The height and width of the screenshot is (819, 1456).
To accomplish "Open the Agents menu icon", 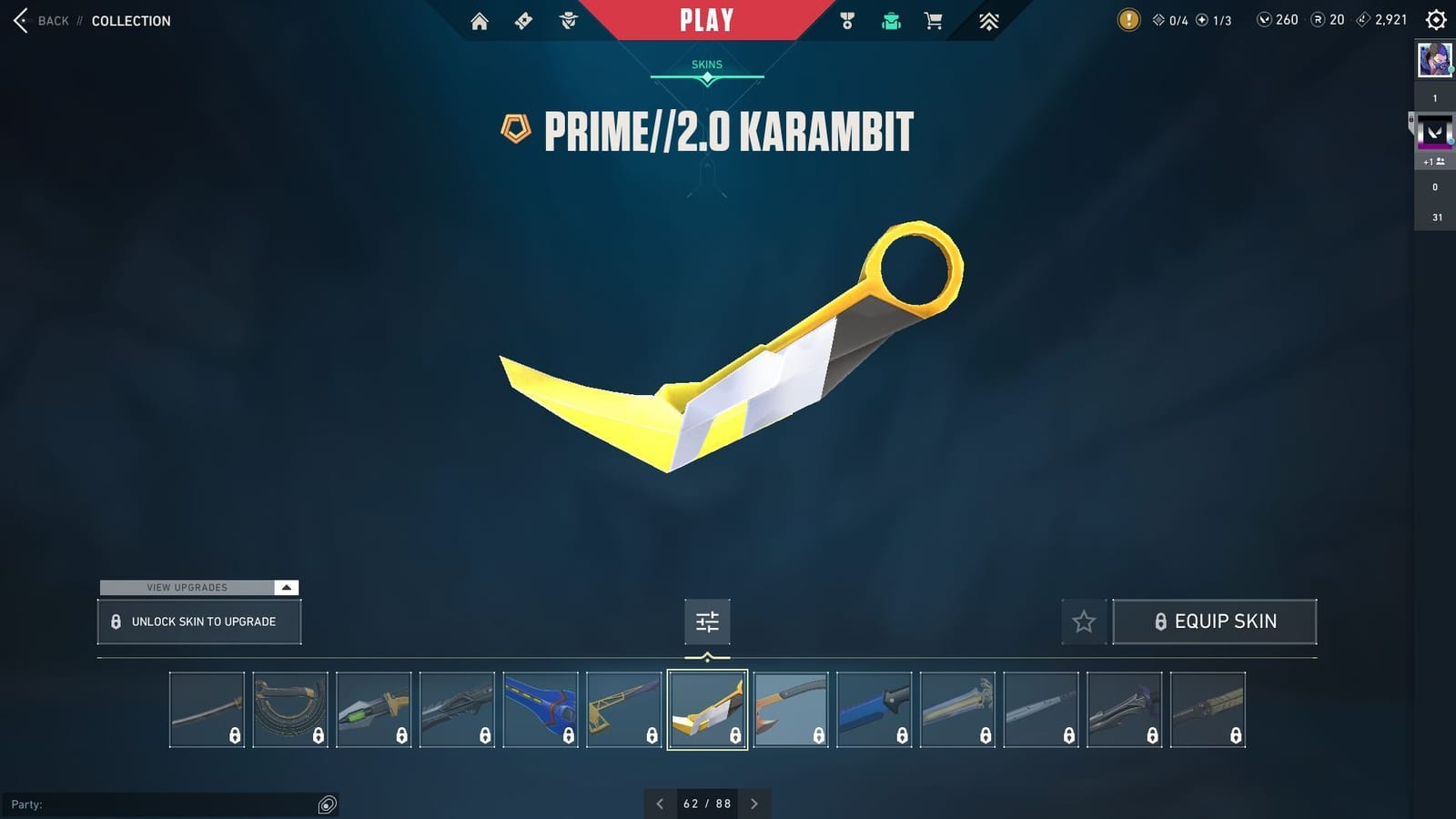I will point(567,19).
